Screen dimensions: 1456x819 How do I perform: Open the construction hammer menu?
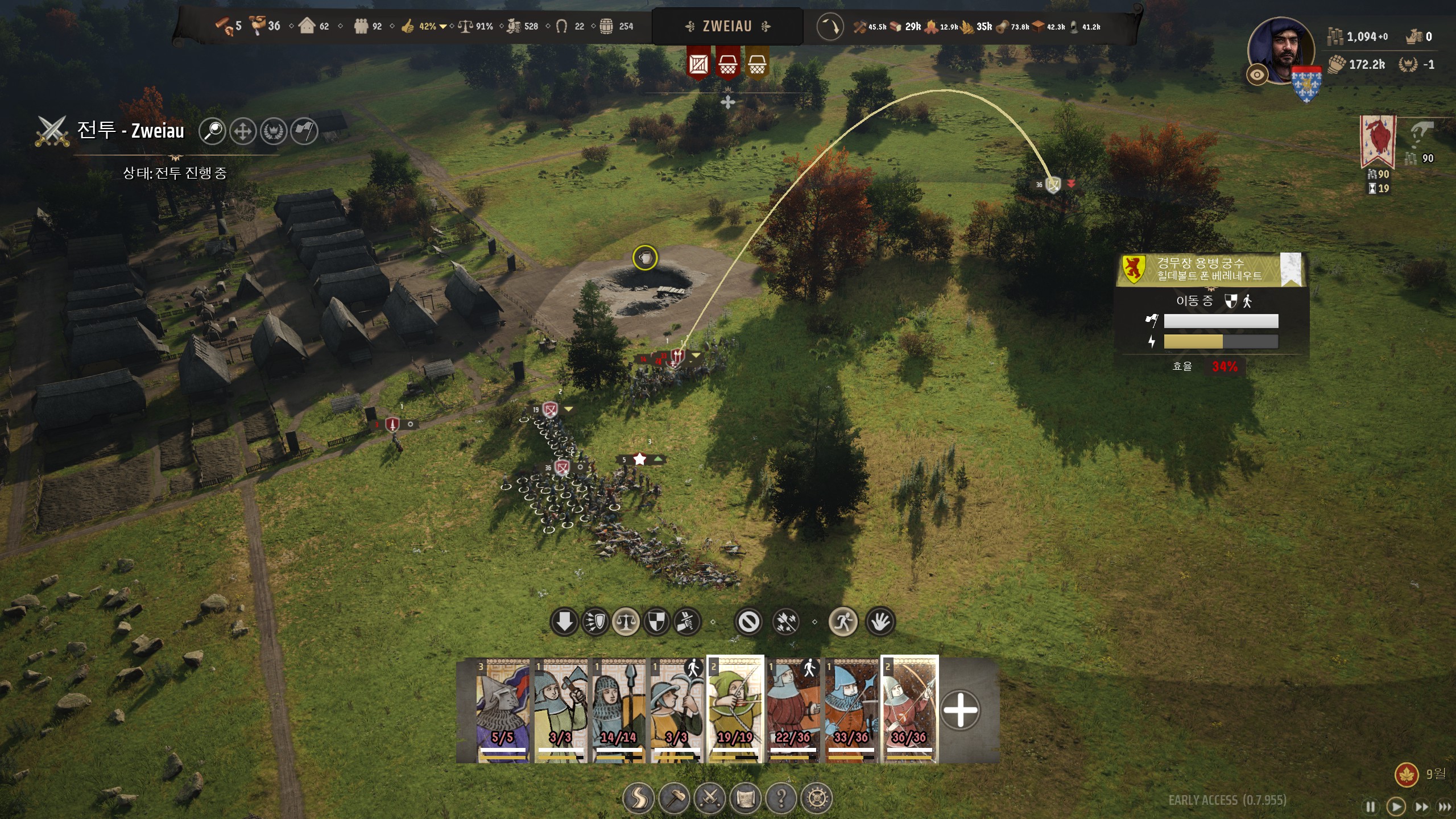675,799
